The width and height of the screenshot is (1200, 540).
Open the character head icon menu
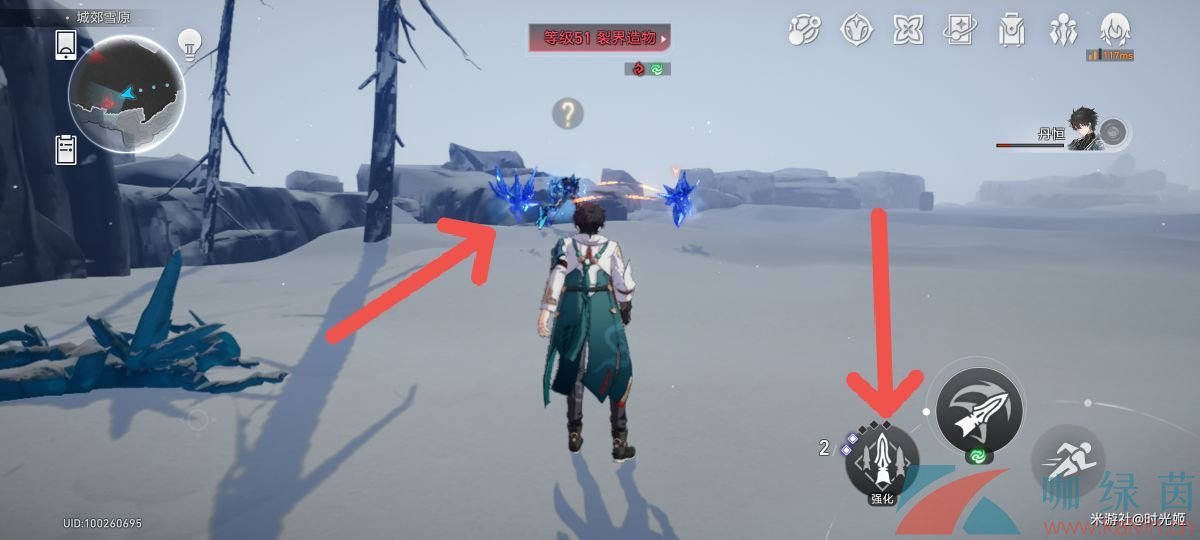tap(1115, 29)
